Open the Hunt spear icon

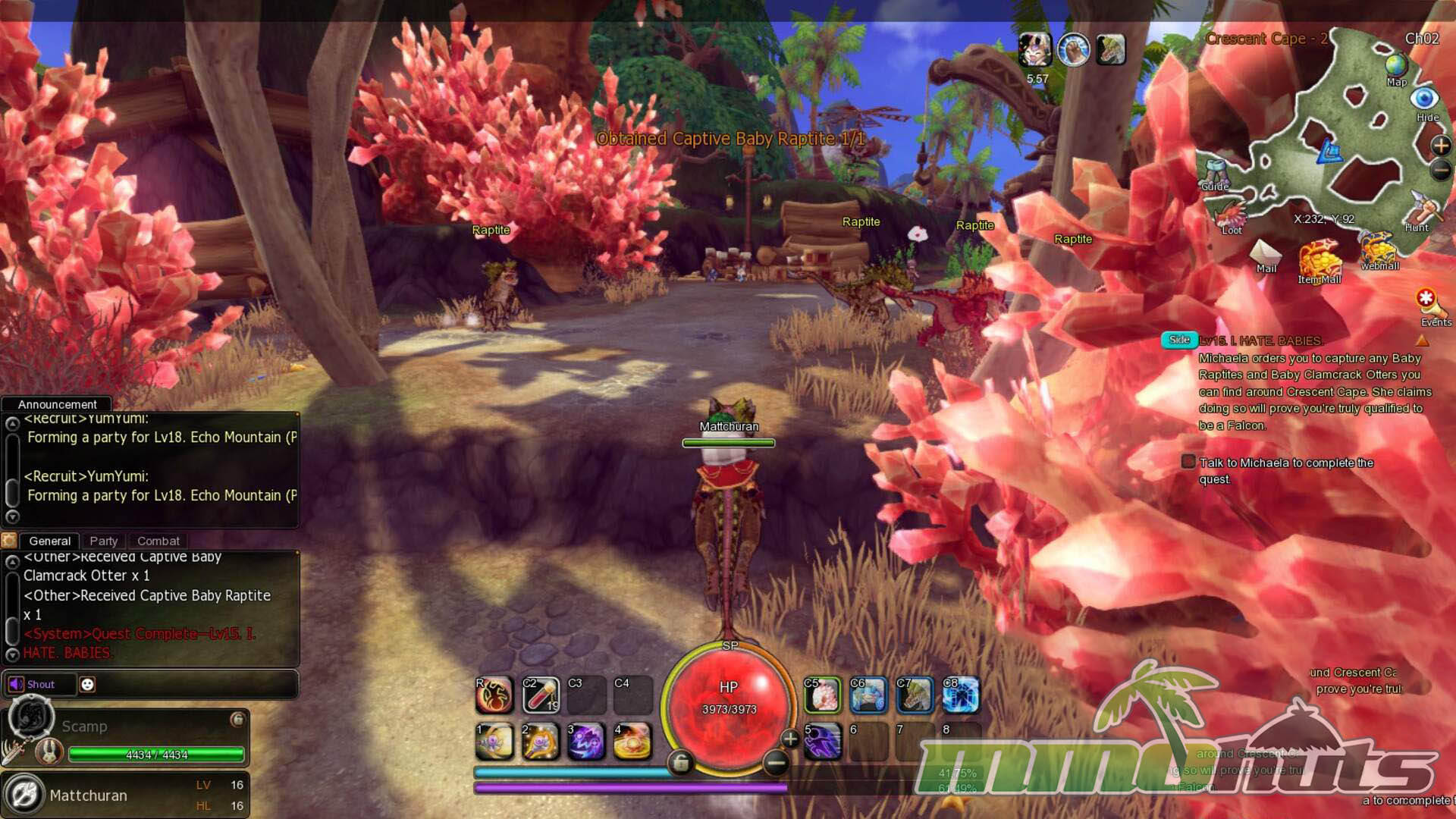tap(1422, 209)
